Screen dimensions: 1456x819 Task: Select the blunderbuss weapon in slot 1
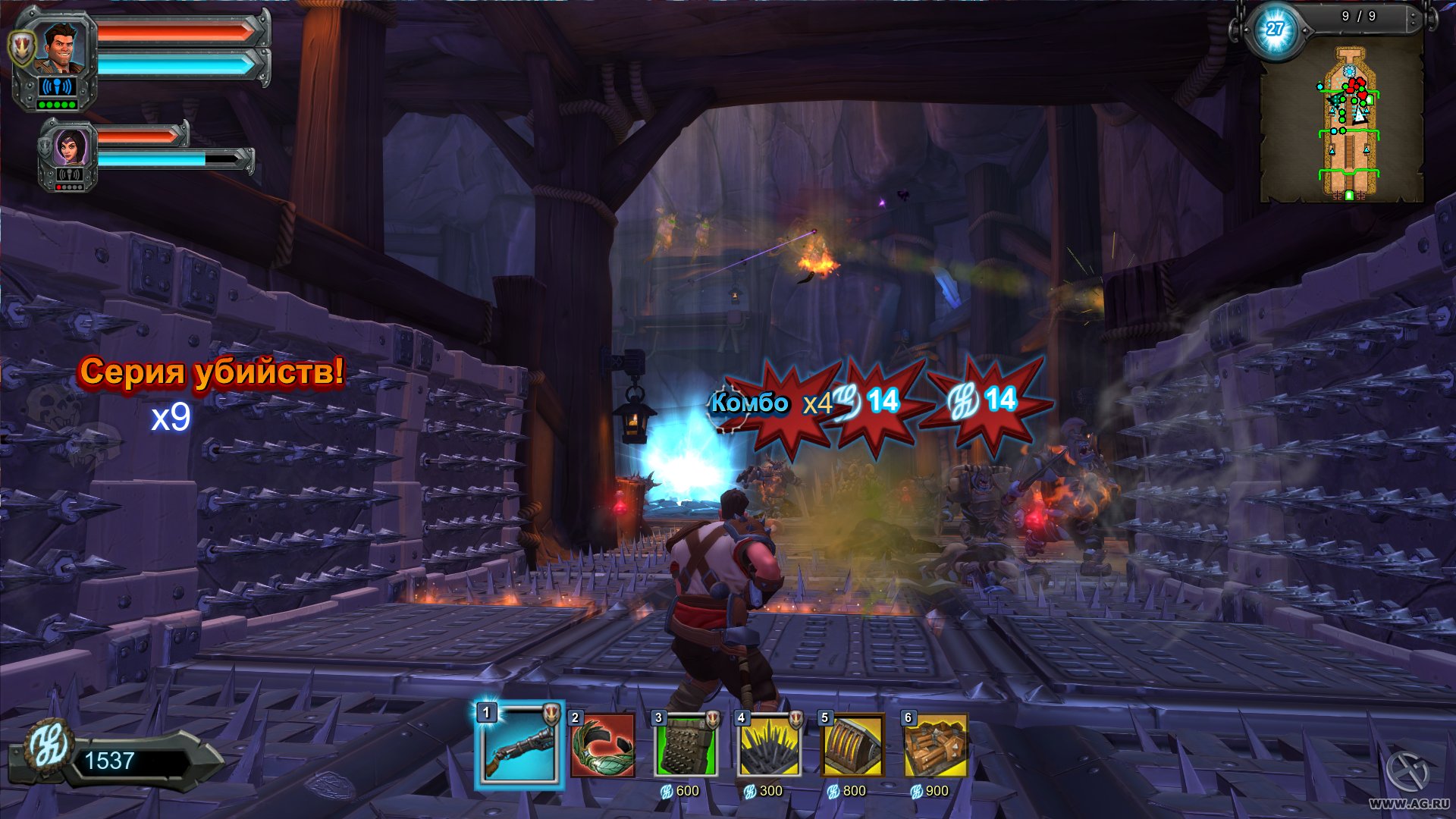[520, 746]
